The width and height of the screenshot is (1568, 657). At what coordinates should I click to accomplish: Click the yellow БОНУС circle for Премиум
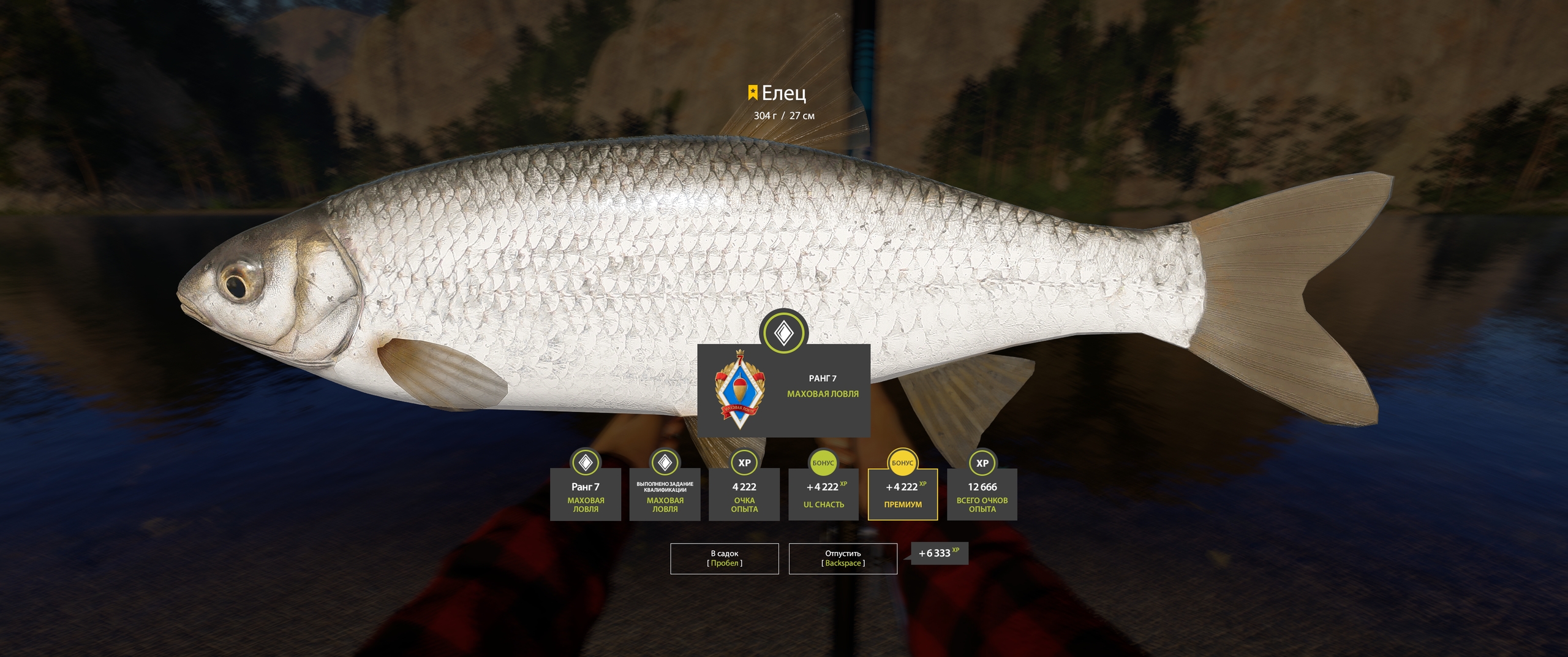[x=903, y=464]
